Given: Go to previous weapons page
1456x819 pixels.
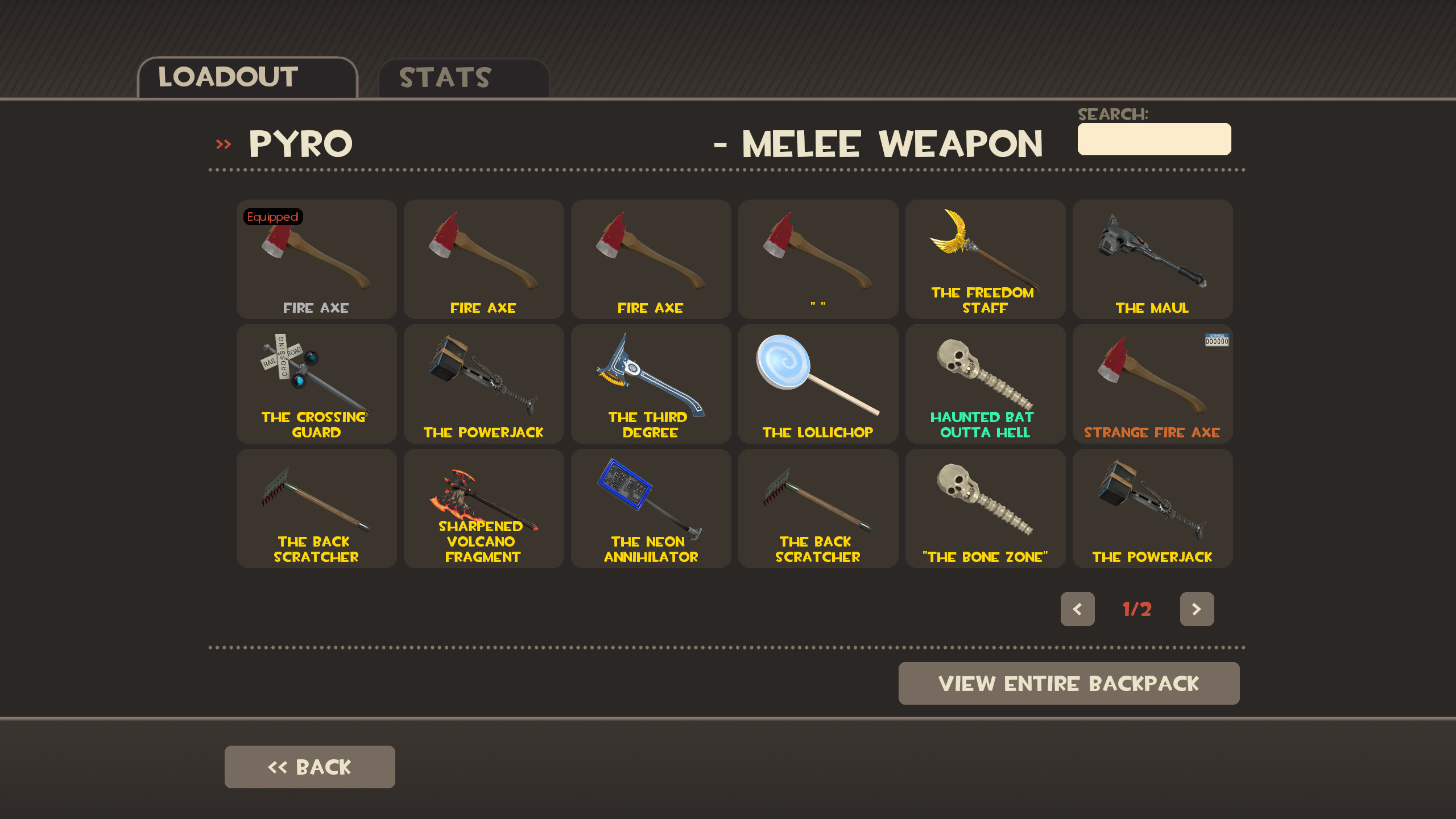Looking at the screenshot, I should [x=1077, y=609].
